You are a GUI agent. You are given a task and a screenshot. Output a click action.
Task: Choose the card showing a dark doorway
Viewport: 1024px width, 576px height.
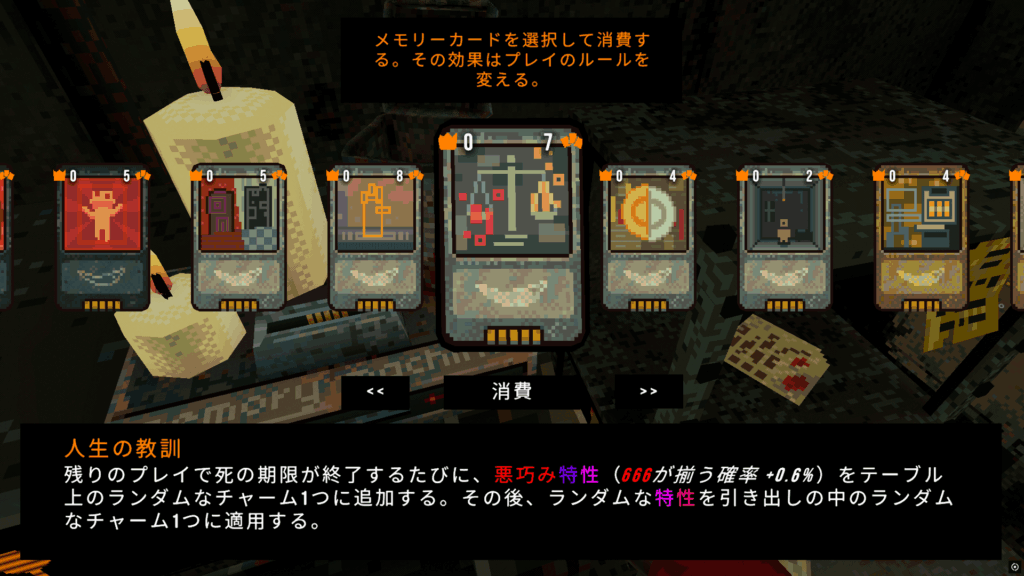[x=238, y=236]
